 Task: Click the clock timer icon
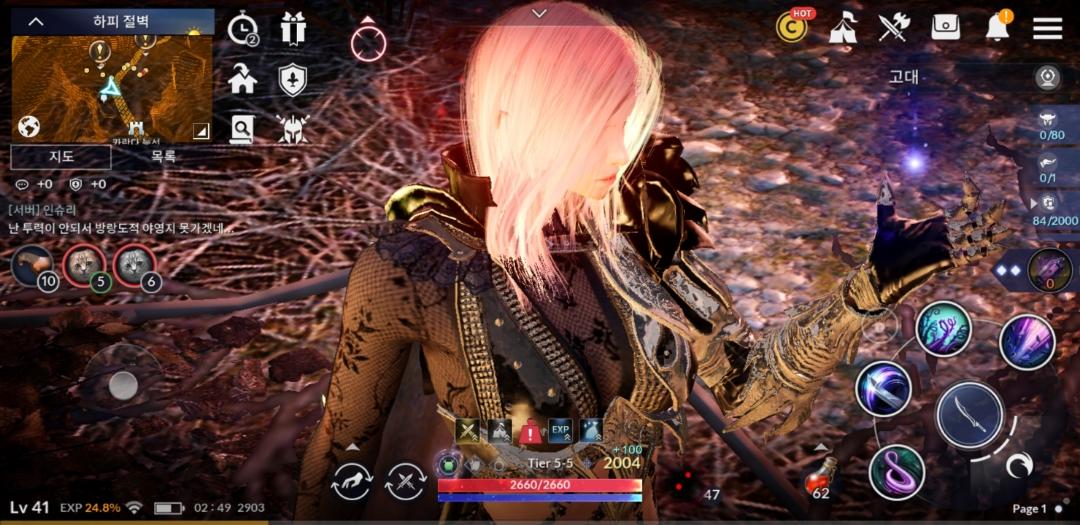(242, 30)
